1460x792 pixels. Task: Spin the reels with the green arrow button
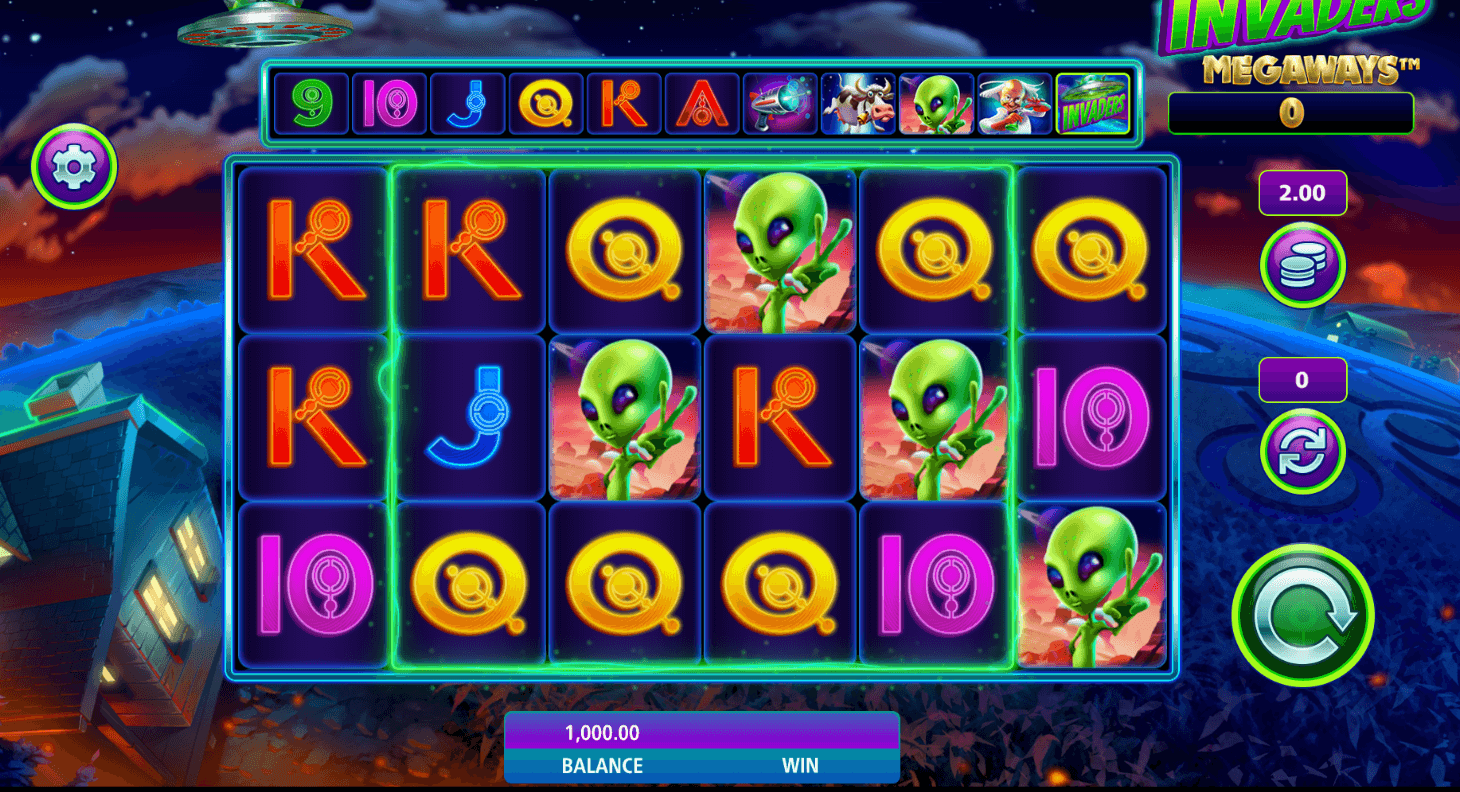click(x=1302, y=615)
